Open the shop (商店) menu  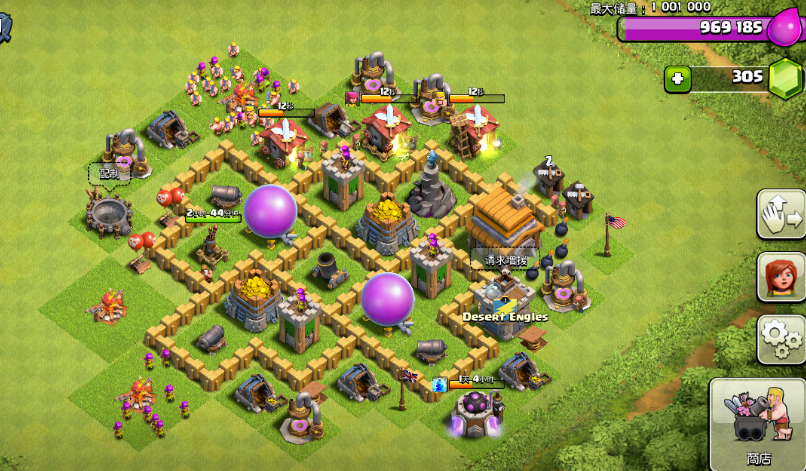(758, 424)
